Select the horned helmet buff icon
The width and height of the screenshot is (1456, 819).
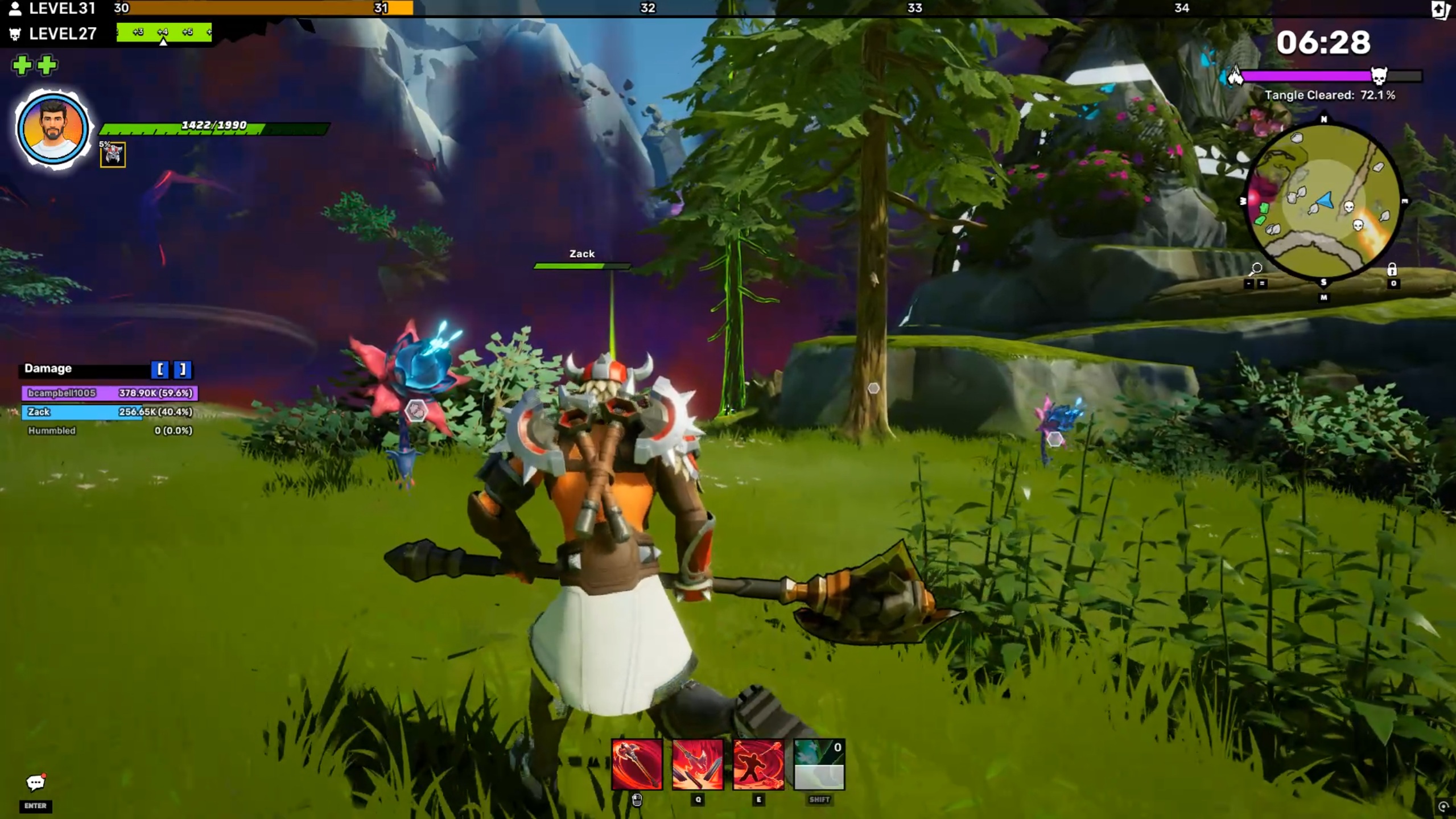(113, 155)
